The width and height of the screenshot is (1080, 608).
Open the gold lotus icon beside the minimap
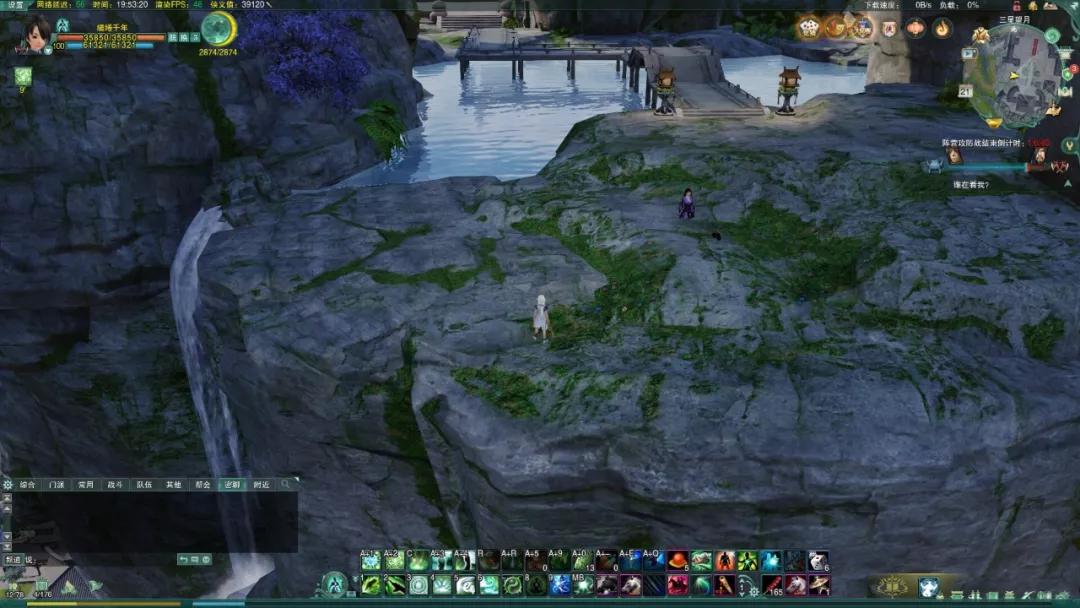coord(980,36)
